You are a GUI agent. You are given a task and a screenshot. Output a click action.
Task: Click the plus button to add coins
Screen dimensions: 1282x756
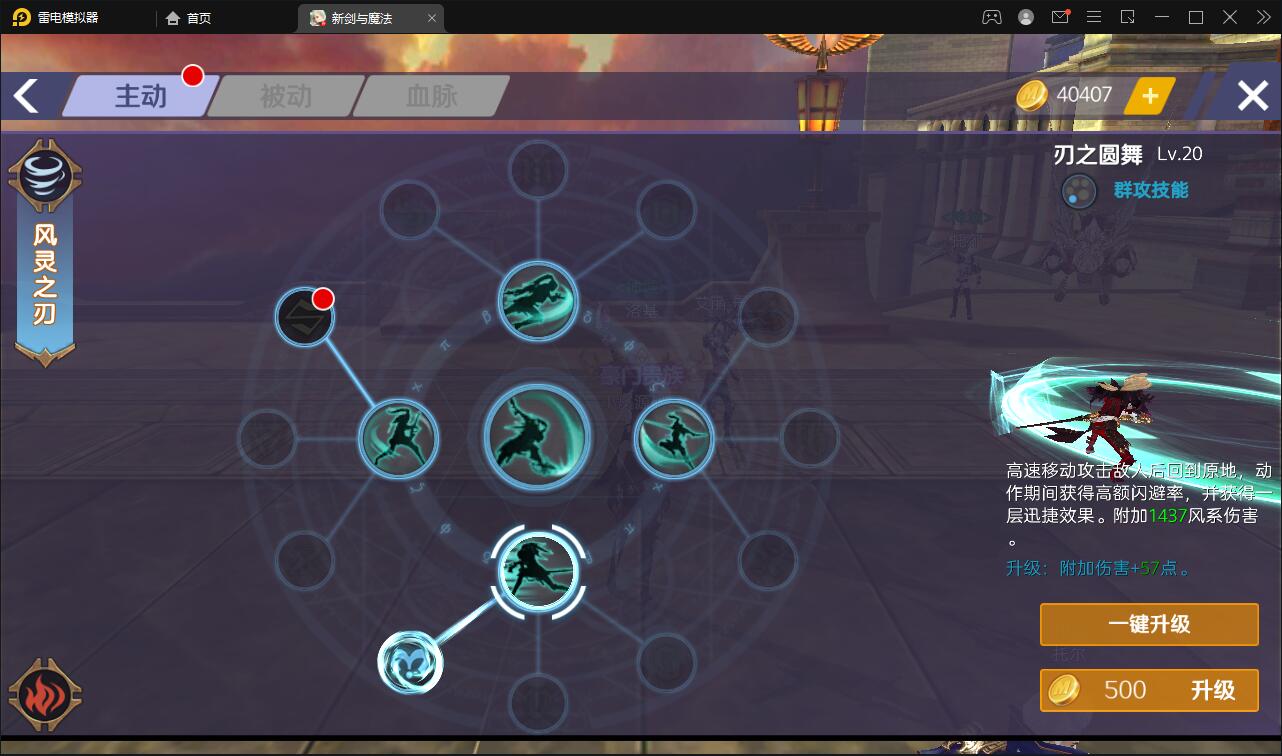1150,95
